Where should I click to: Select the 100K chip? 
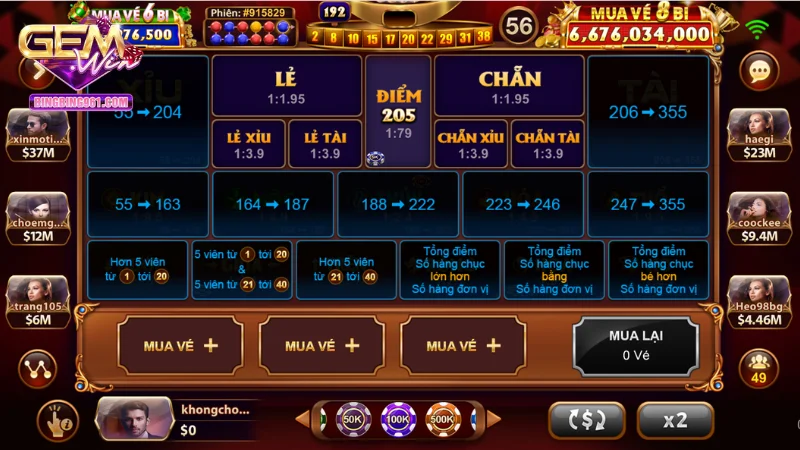coord(397,419)
